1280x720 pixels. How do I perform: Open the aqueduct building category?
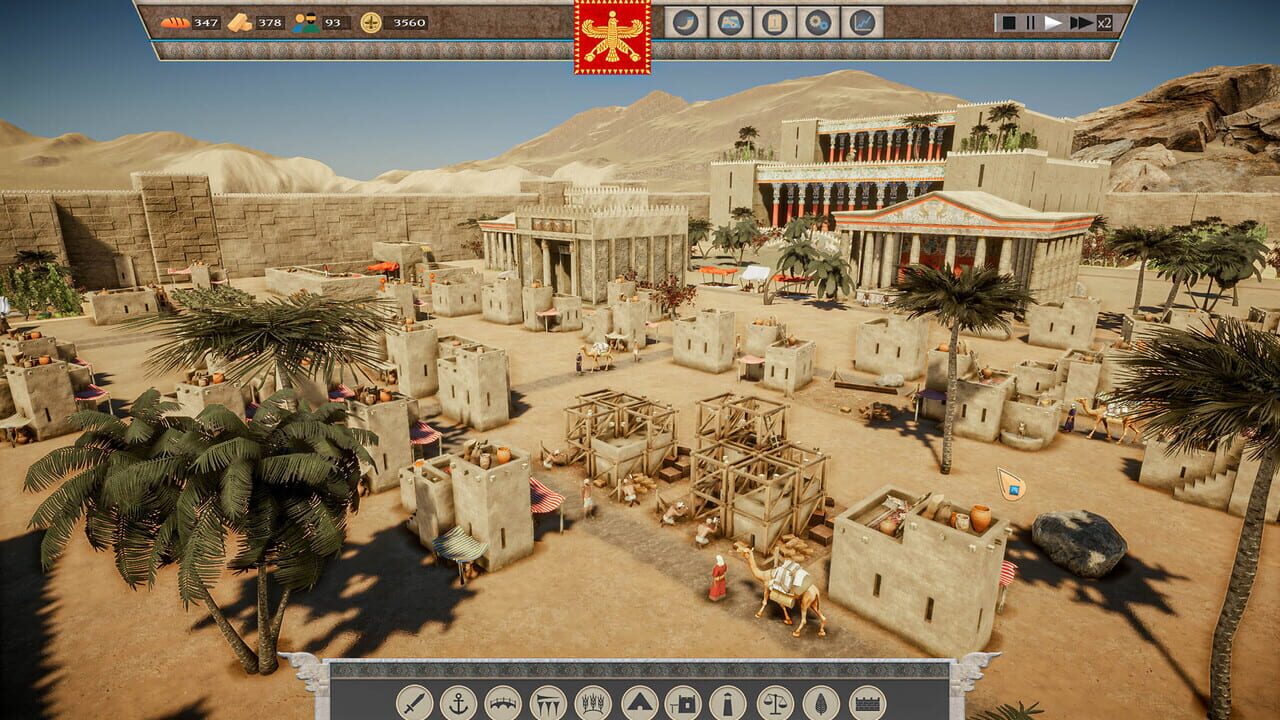pyautogui.click(x=548, y=703)
